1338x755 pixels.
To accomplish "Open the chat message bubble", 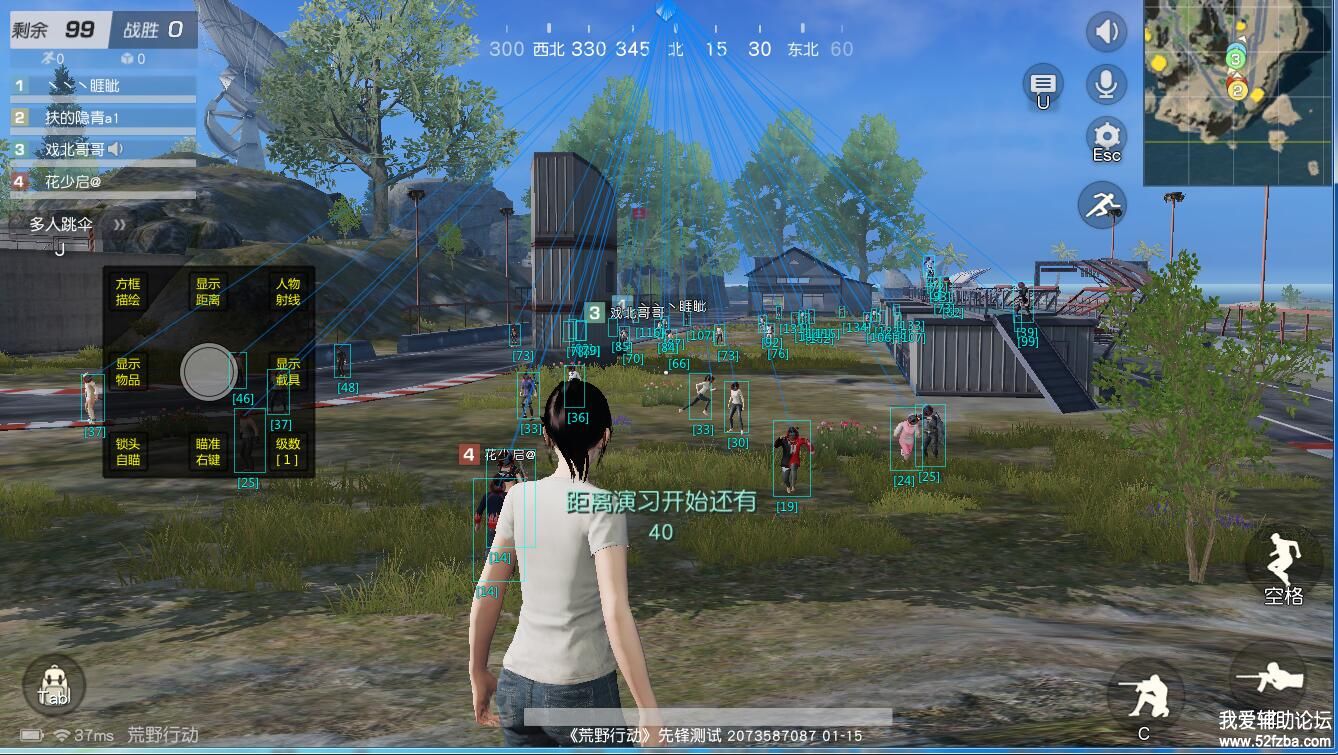I will (x=1043, y=85).
